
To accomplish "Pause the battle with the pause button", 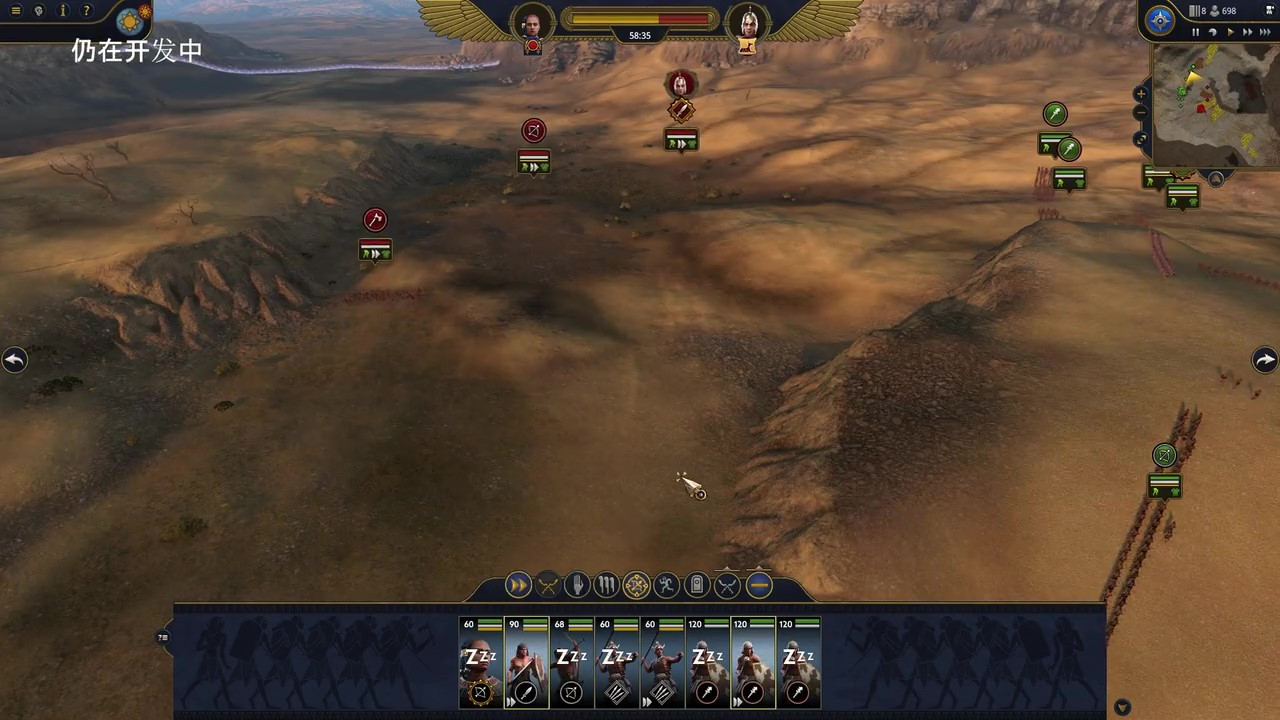I will (x=1195, y=32).
